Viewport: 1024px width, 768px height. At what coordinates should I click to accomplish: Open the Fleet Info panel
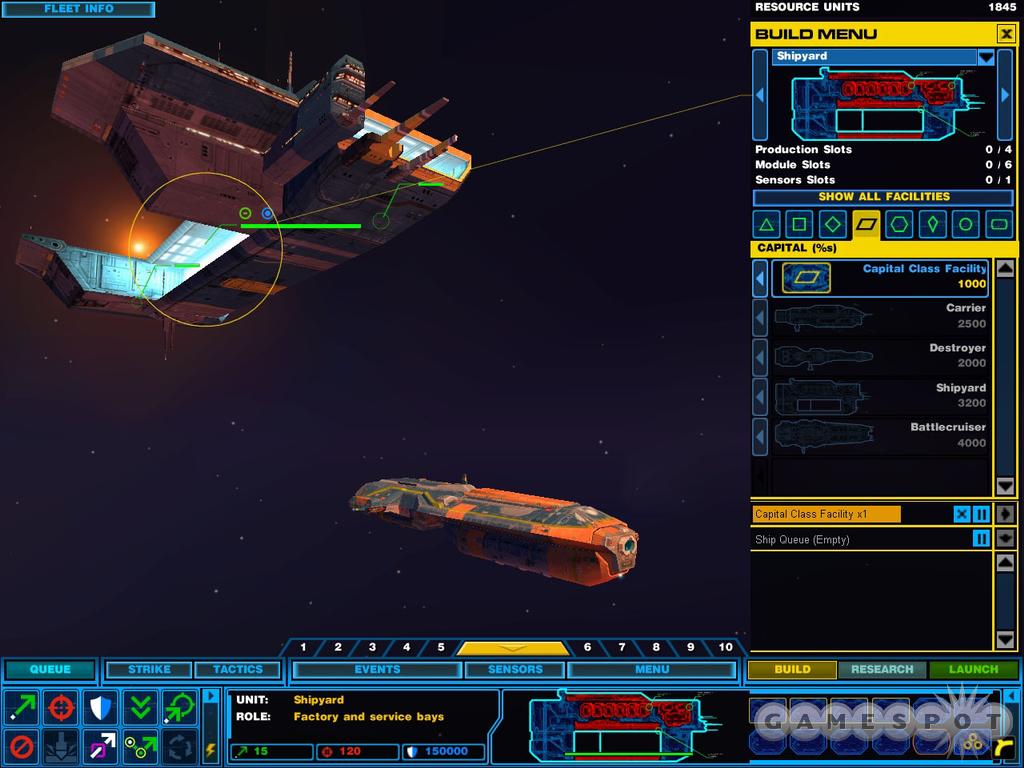click(x=78, y=9)
